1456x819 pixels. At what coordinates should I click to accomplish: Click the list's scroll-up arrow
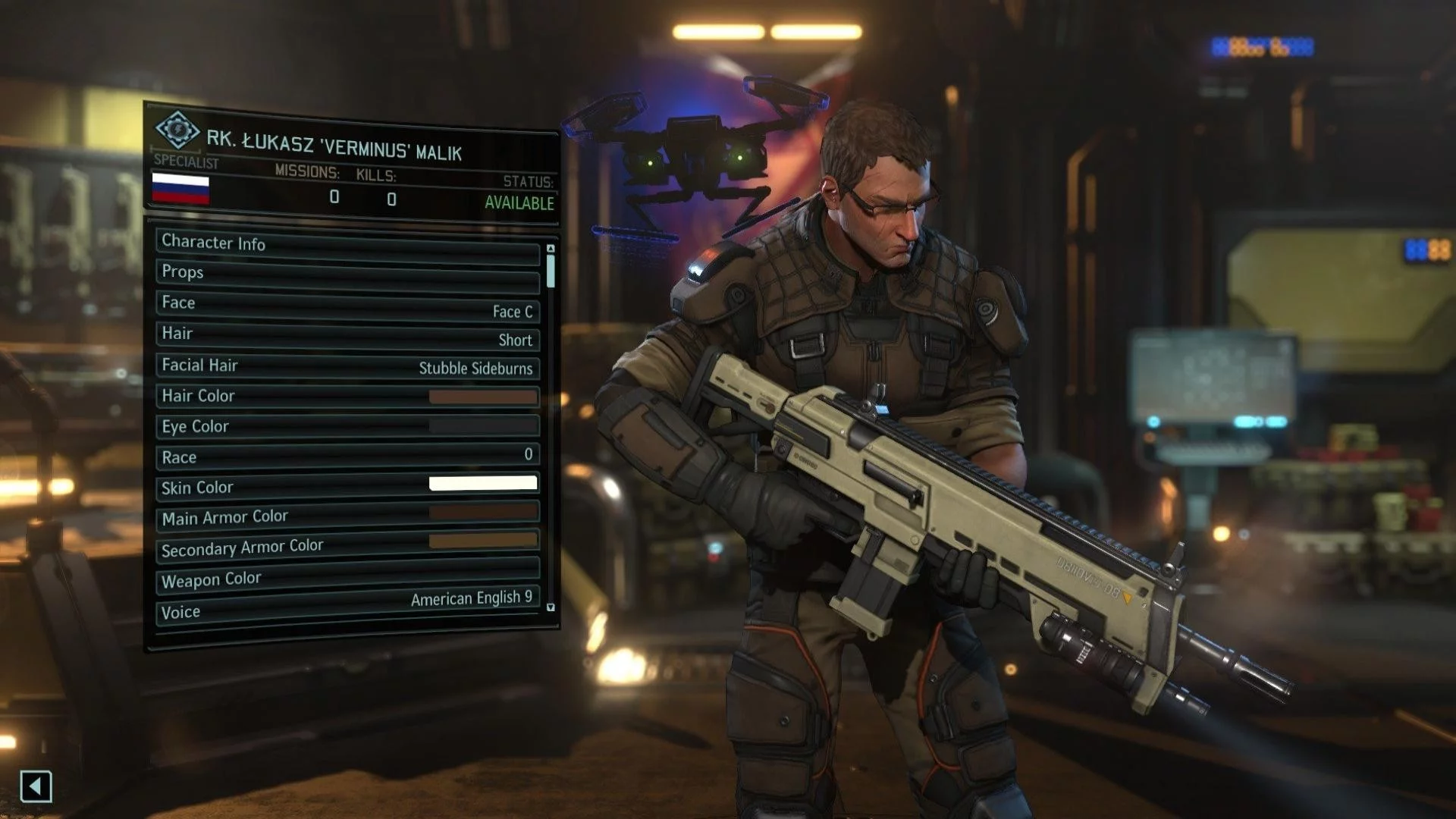click(551, 249)
